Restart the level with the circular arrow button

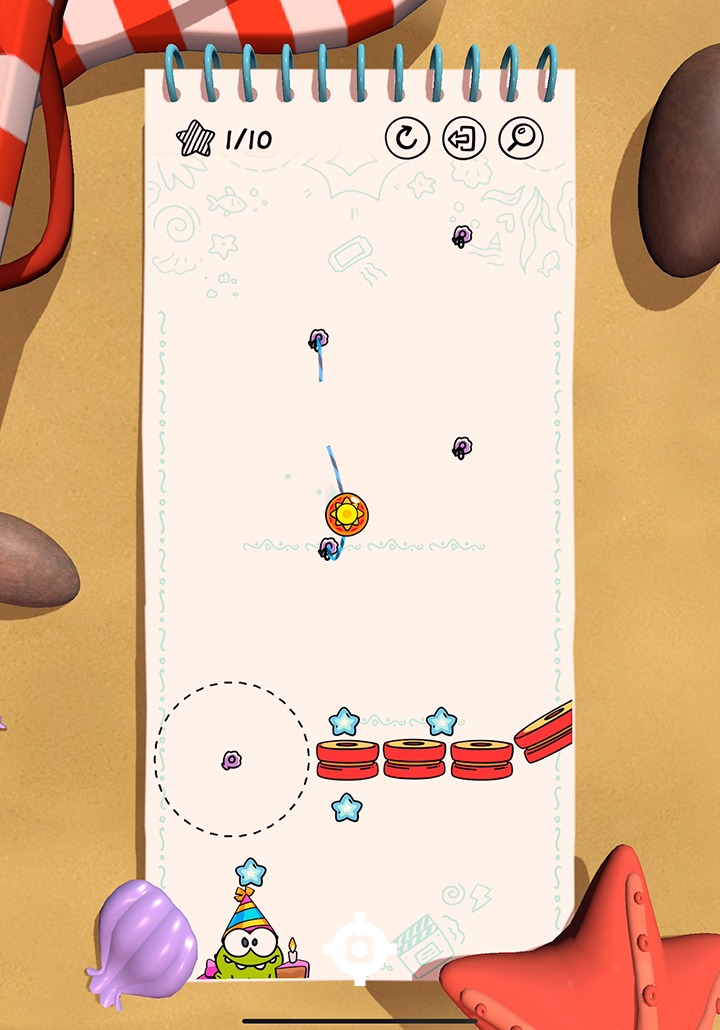pos(407,139)
